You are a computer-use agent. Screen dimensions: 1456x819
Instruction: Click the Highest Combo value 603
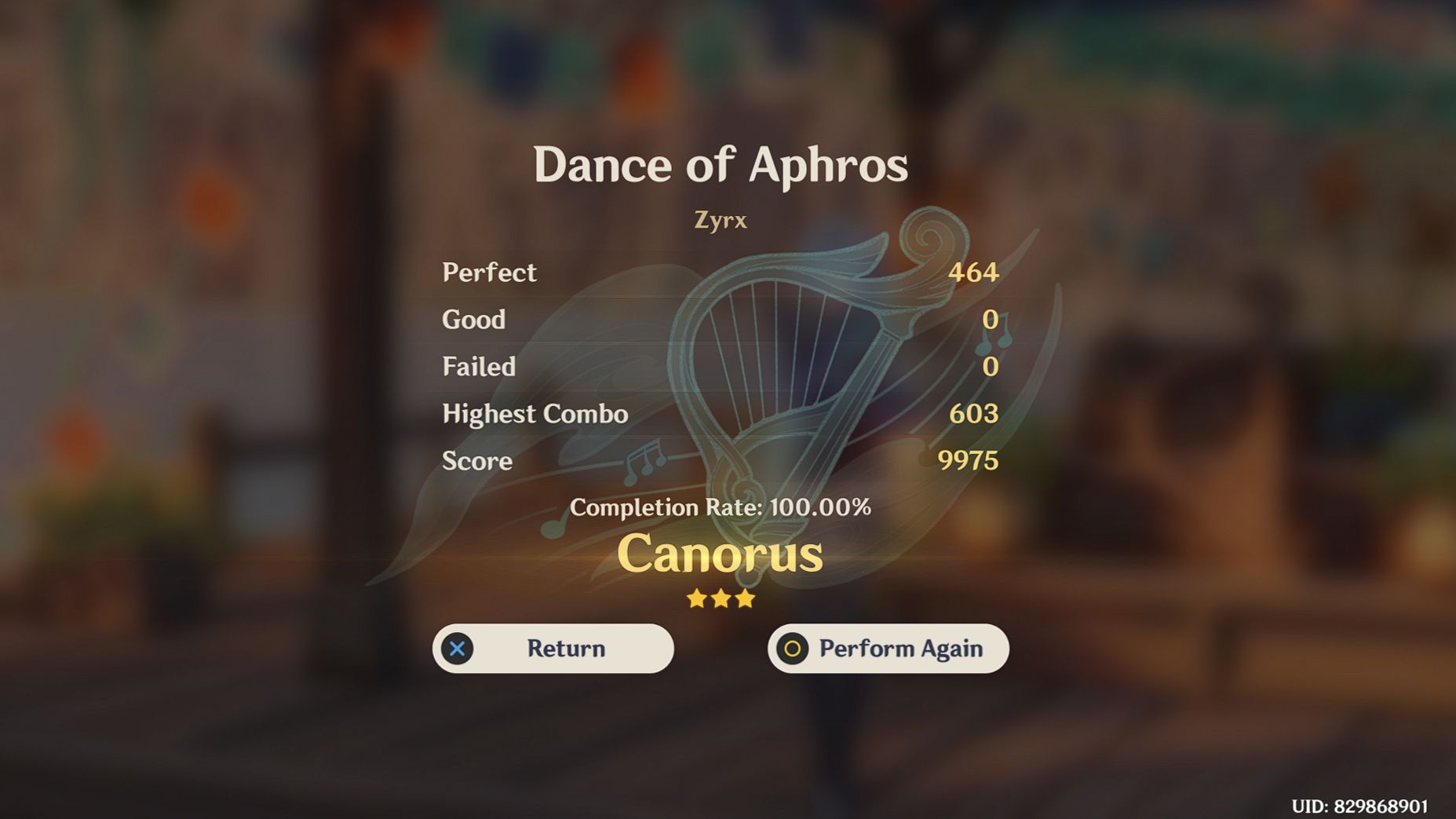[x=976, y=414]
